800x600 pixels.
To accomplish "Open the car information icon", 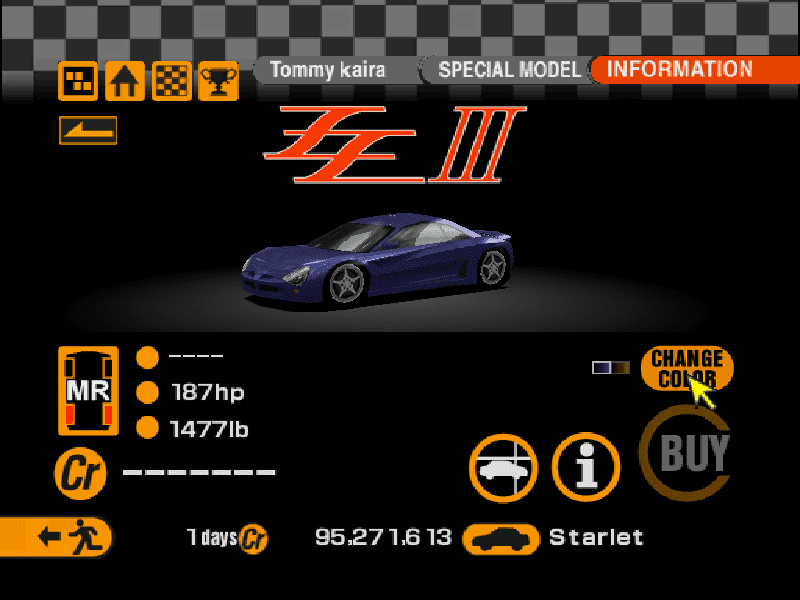I will 587,468.
